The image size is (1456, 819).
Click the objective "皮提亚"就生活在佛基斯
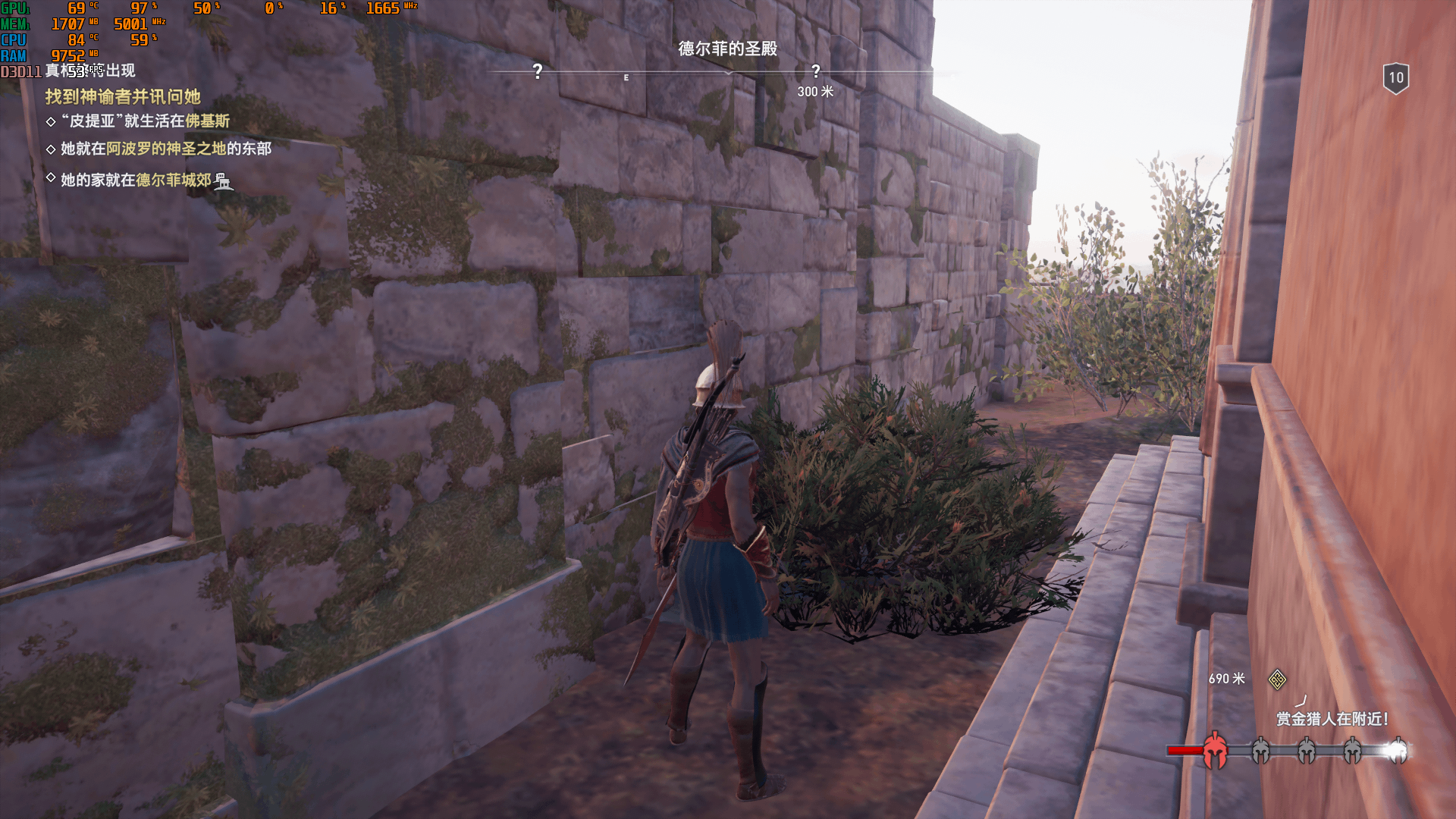tap(145, 121)
